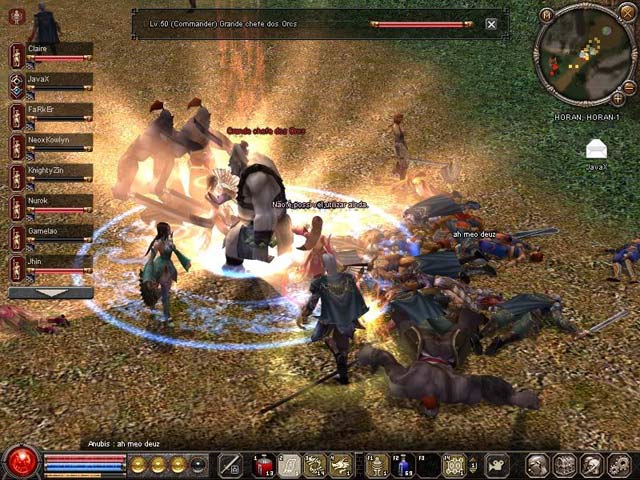Use the blue potion hotbar slot

[x=403, y=465]
